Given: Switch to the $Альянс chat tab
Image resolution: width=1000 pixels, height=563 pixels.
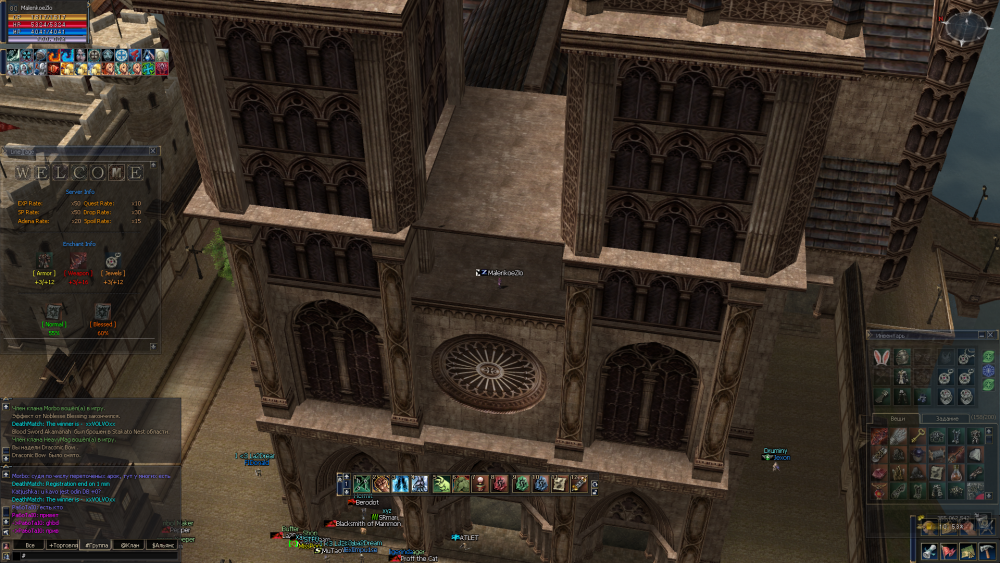Looking at the screenshot, I should [162, 545].
